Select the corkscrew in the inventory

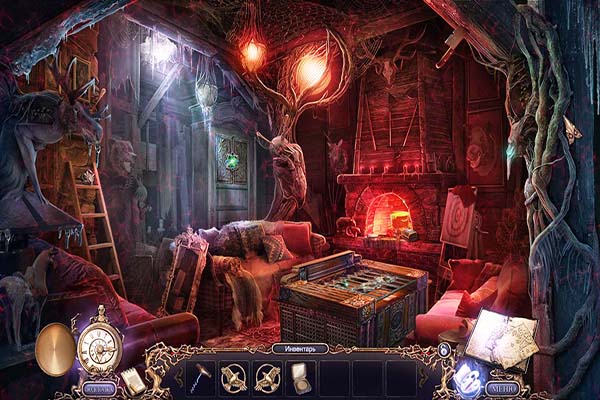coord(202,376)
